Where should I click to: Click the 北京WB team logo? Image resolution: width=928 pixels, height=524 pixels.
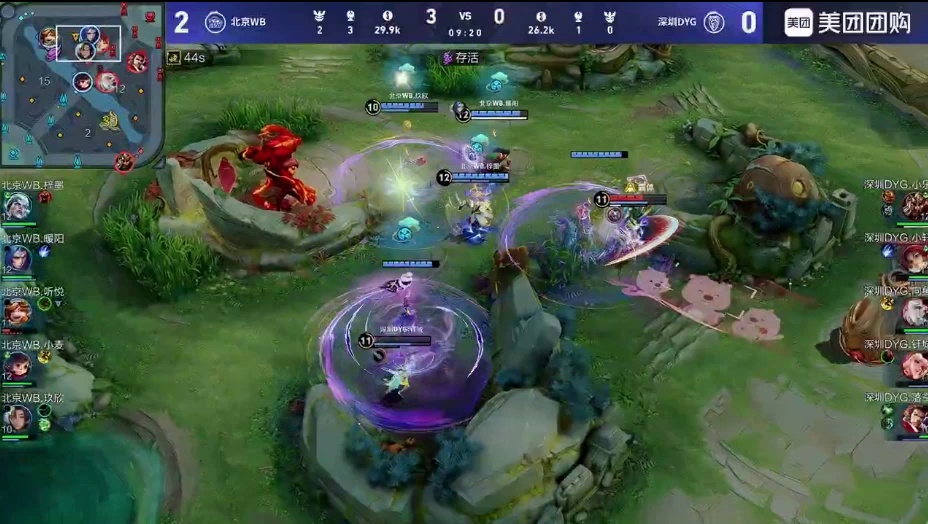pos(215,22)
